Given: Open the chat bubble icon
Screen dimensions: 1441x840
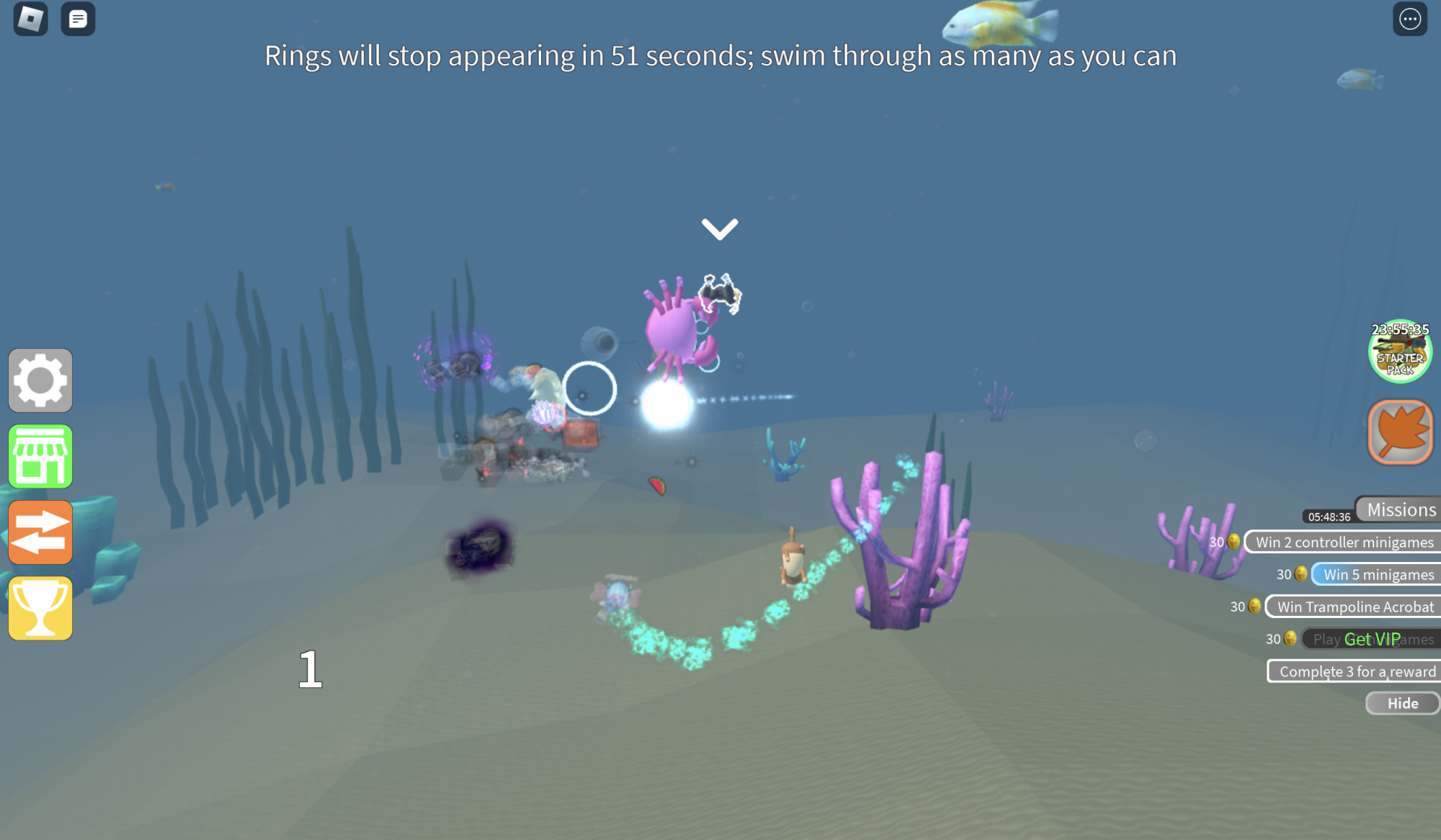Looking at the screenshot, I should (x=77, y=19).
